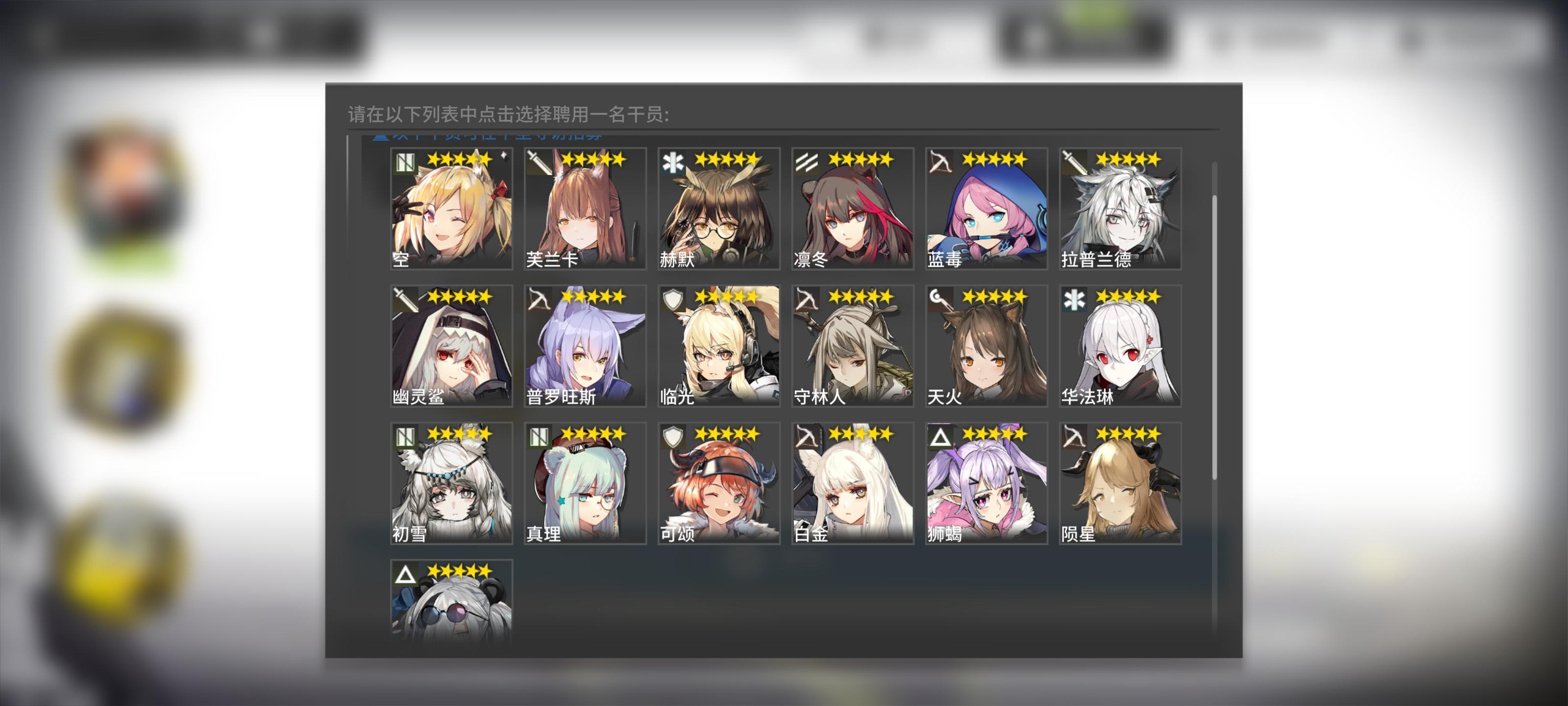Image resolution: width=1568 pixels, height=706 pixels.
Task: Select the sunglasses operator in the bottom row
Action: click(x=451, y=603)
